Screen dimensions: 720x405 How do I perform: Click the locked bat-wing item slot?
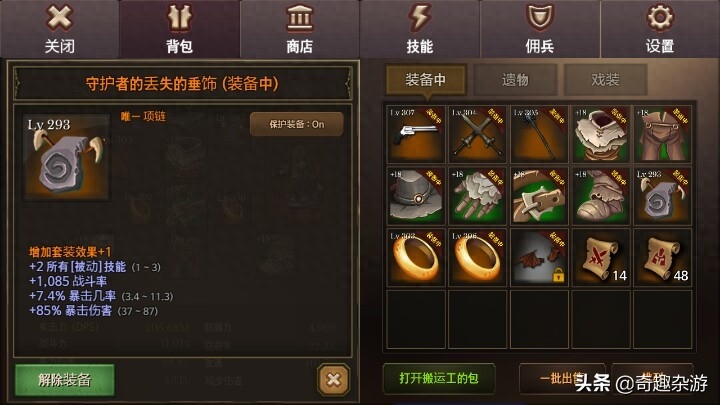pyautogui.click(x=539, y=256)
